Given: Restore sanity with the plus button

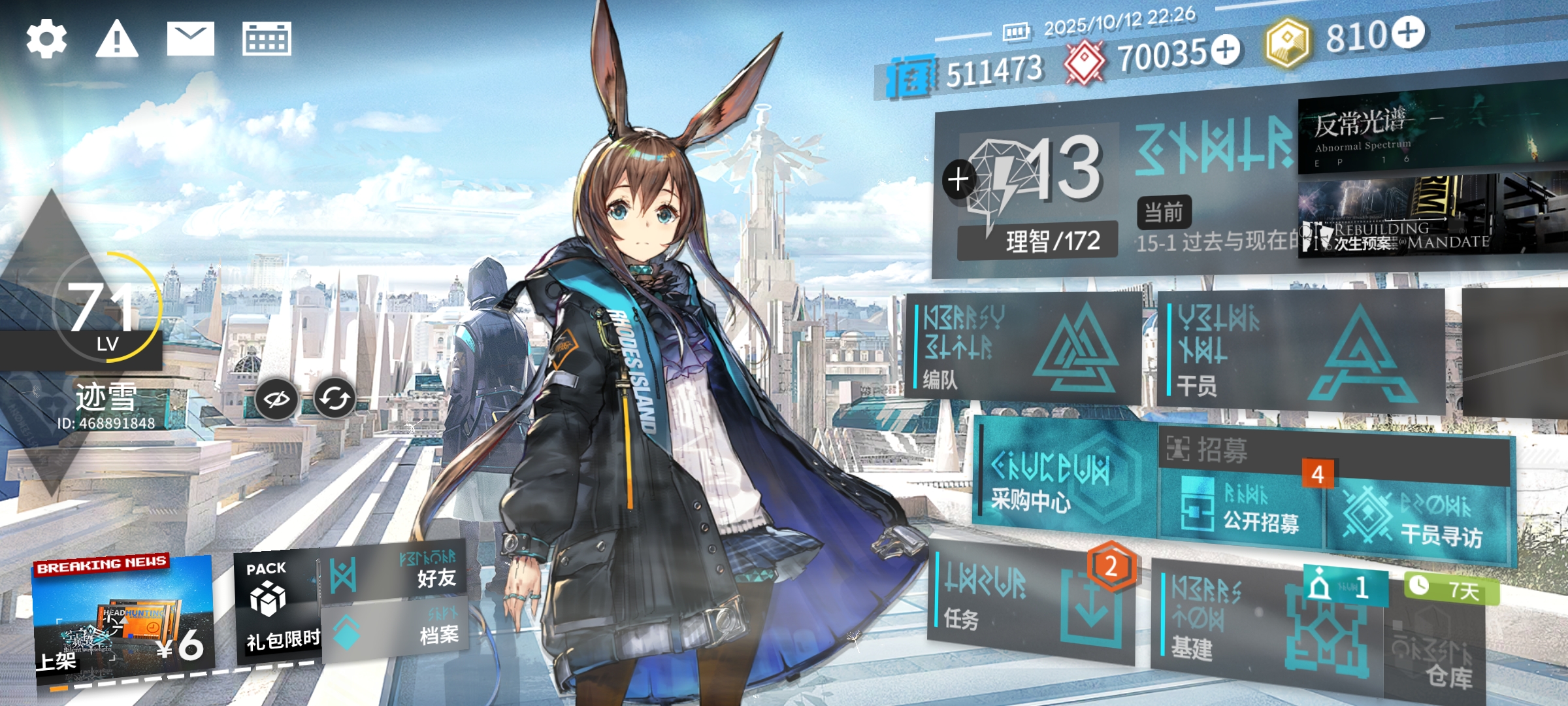Looking at the screenshot, I should point(958,179).
